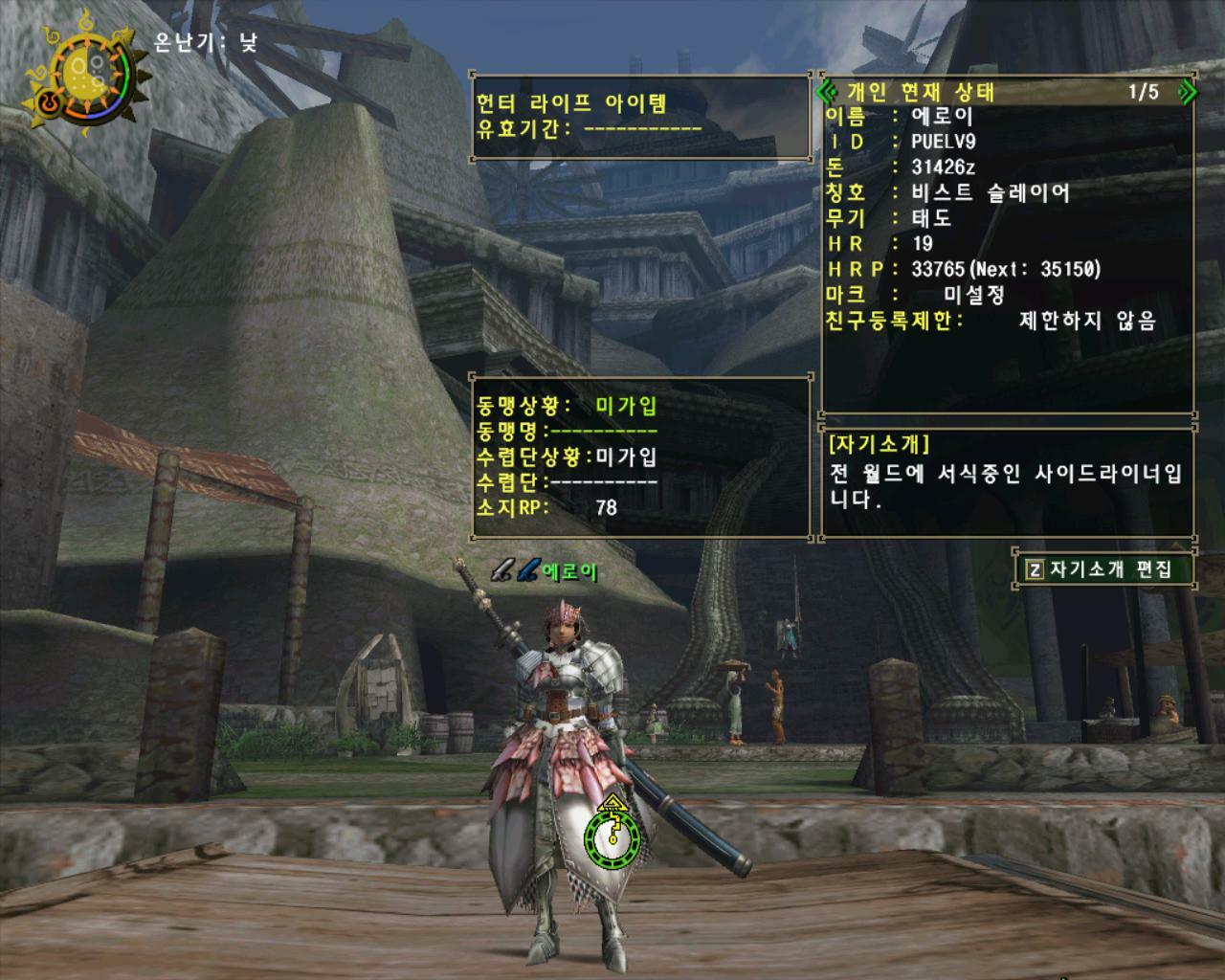Click the left green double-arrow on status panel
The height and width of the screenshot is (980, 1225).
(825, 91)
